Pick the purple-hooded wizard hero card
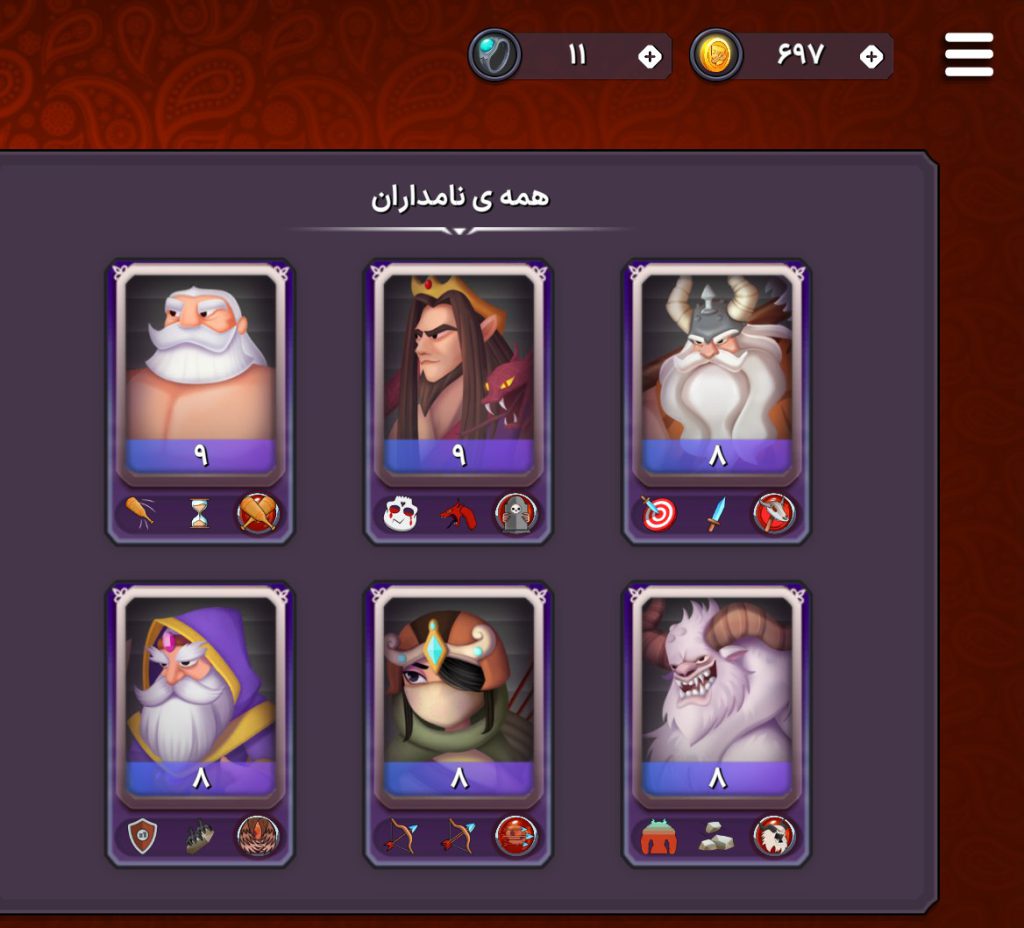 (200, 692)
